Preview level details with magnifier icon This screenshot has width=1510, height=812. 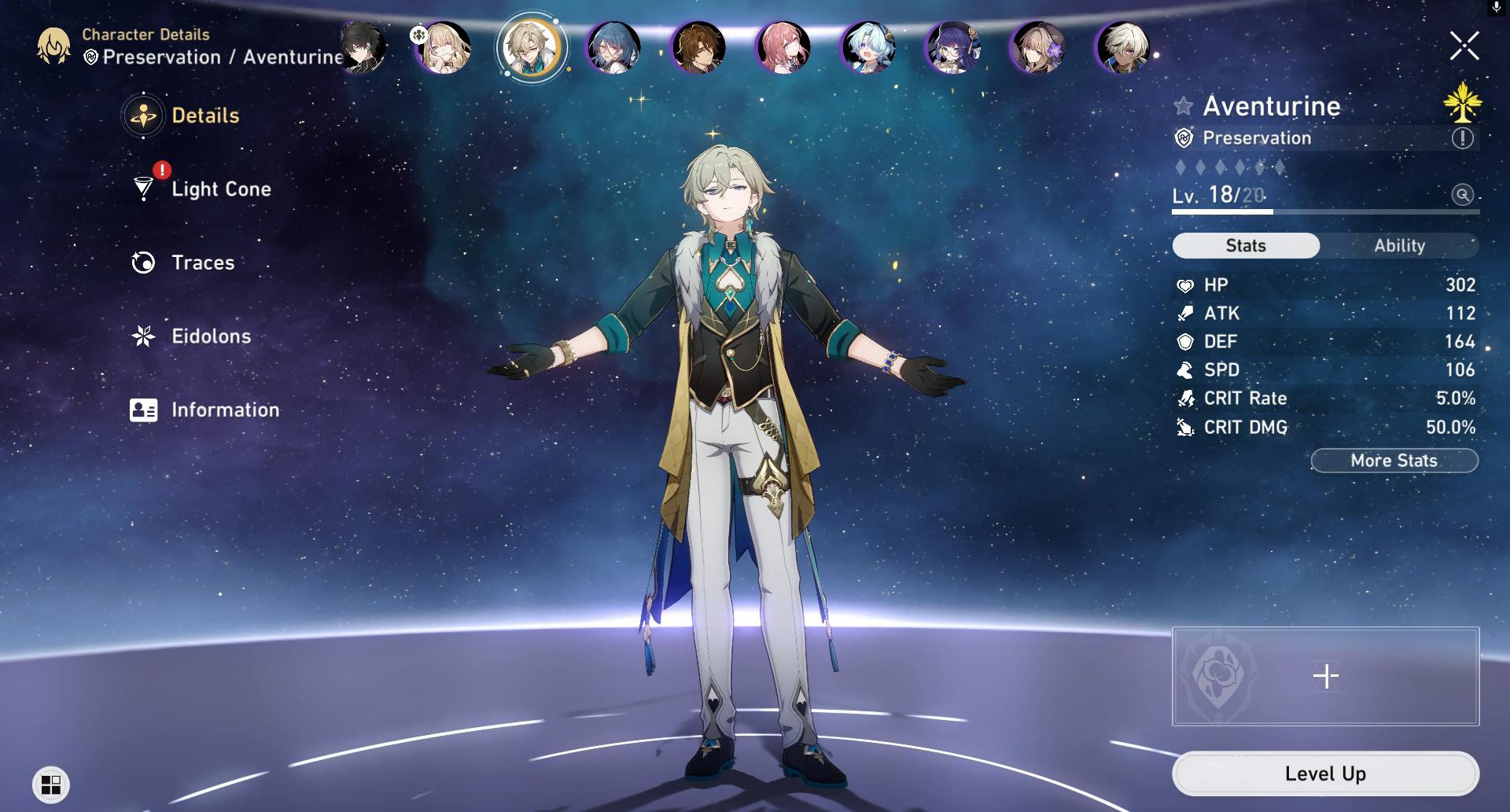(x=1462, y=195)
